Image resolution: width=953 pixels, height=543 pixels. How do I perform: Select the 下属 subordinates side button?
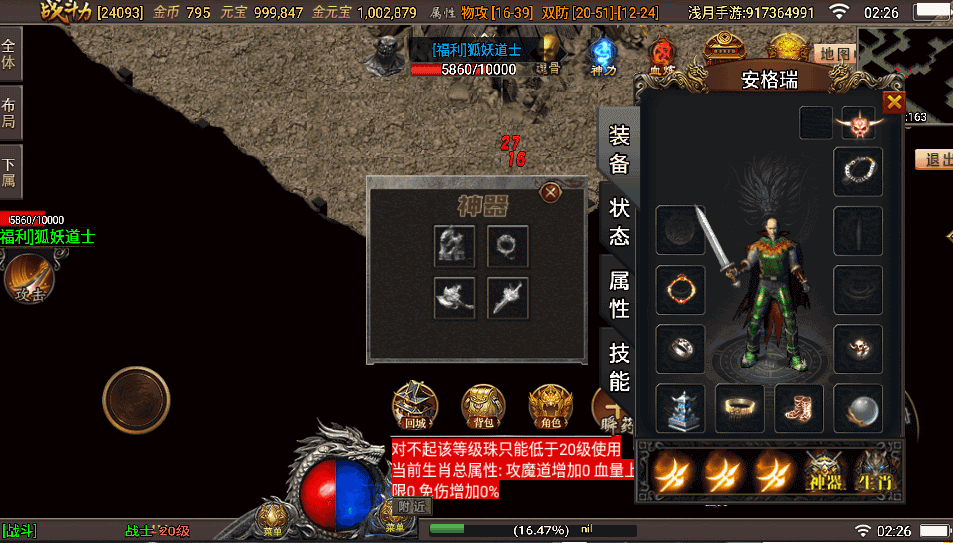pyautogui.click(x=10, y=172)
